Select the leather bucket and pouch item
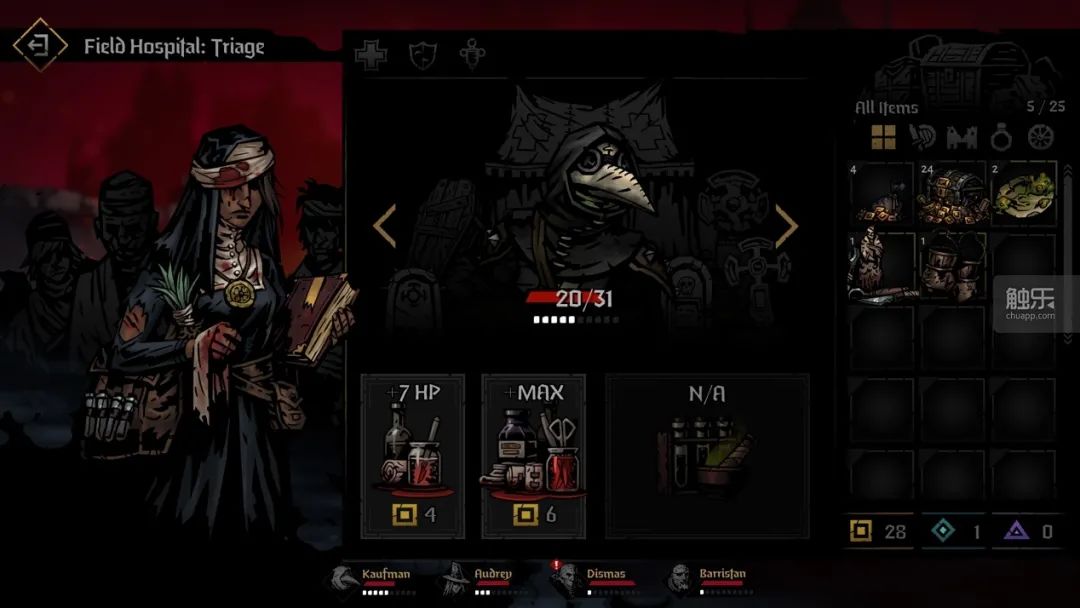 point(953,267)
